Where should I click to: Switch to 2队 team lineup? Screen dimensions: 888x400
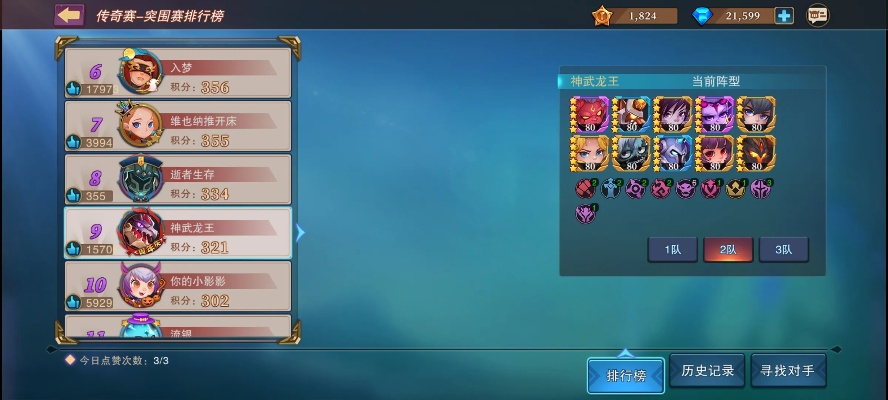pos(728,250)
